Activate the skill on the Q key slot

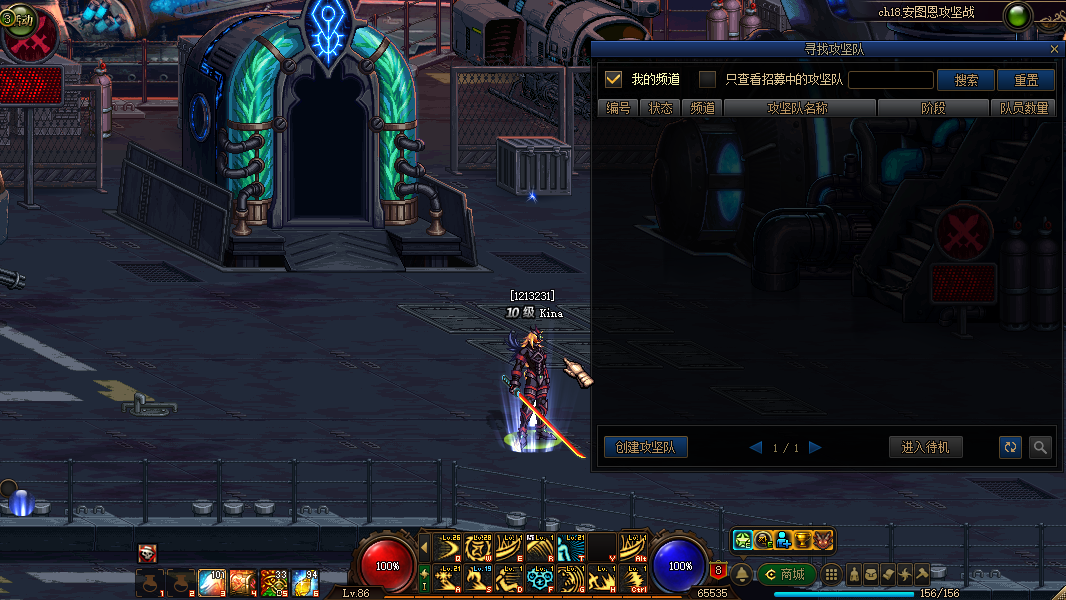pyautogui.click(x=451, y=547)
